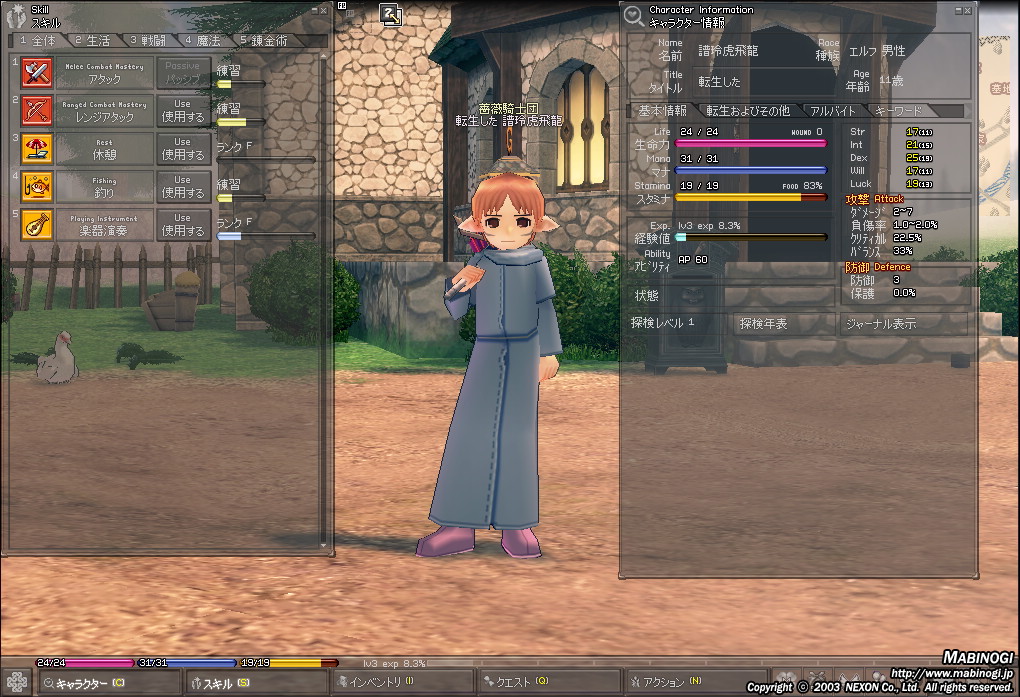Select the Fishing skill fish icon
The width and height of the screenshot is (1020, 697).
[x=37, y=186]
